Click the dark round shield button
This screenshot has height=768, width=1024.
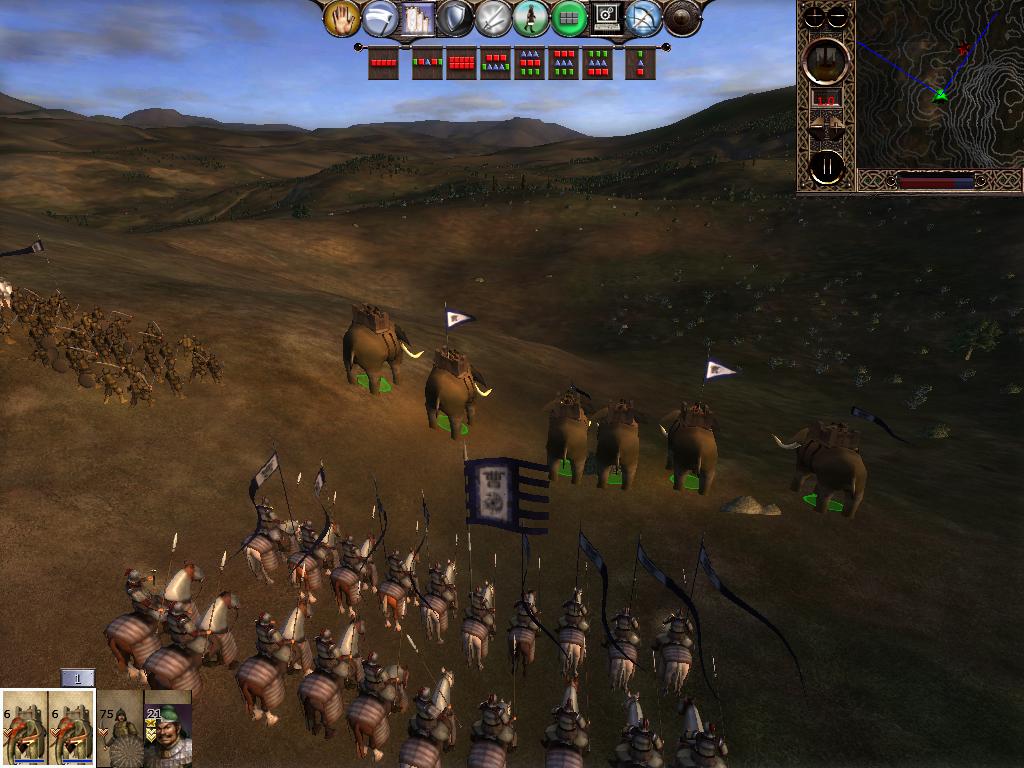pyautogui.click(x=682, y=18)
